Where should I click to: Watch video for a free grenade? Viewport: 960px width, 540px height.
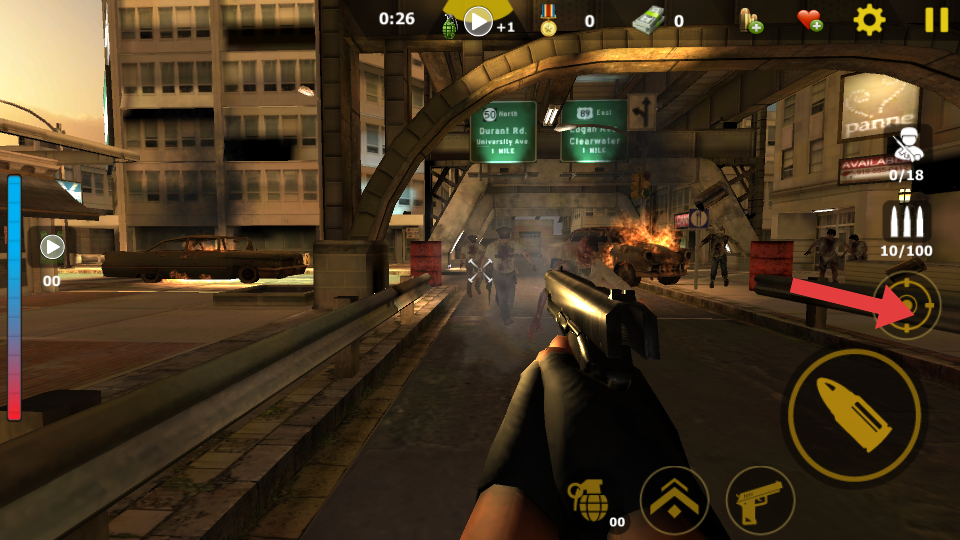point(478,21)
